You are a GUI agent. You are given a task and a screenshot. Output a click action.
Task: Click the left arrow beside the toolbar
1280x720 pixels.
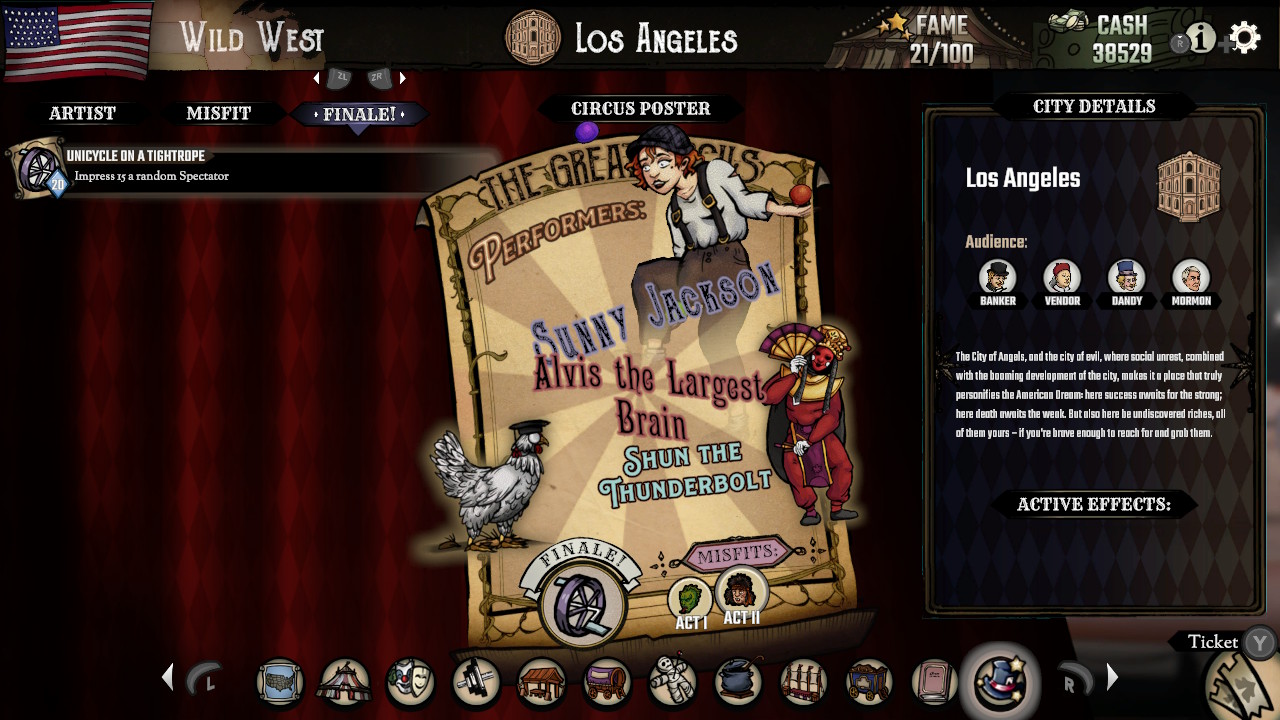167,677
